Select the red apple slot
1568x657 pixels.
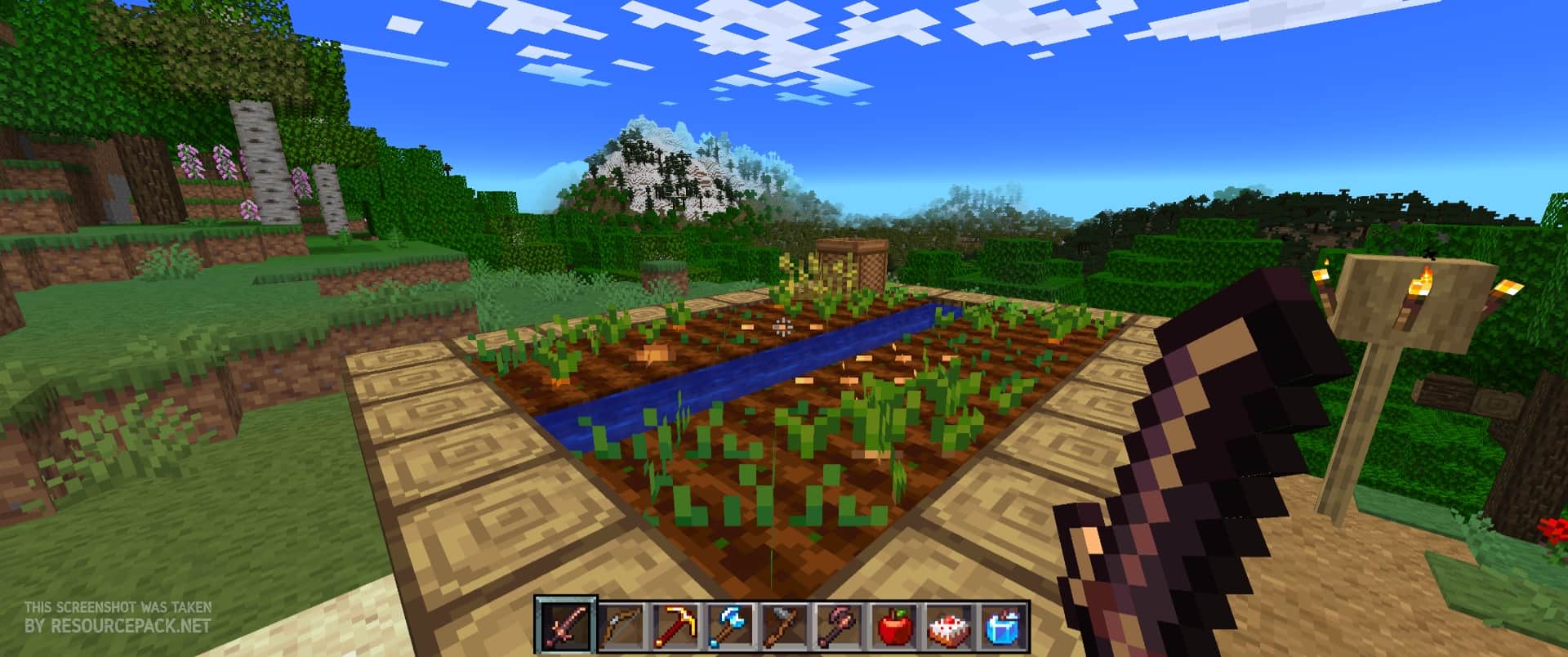(892, 627)
